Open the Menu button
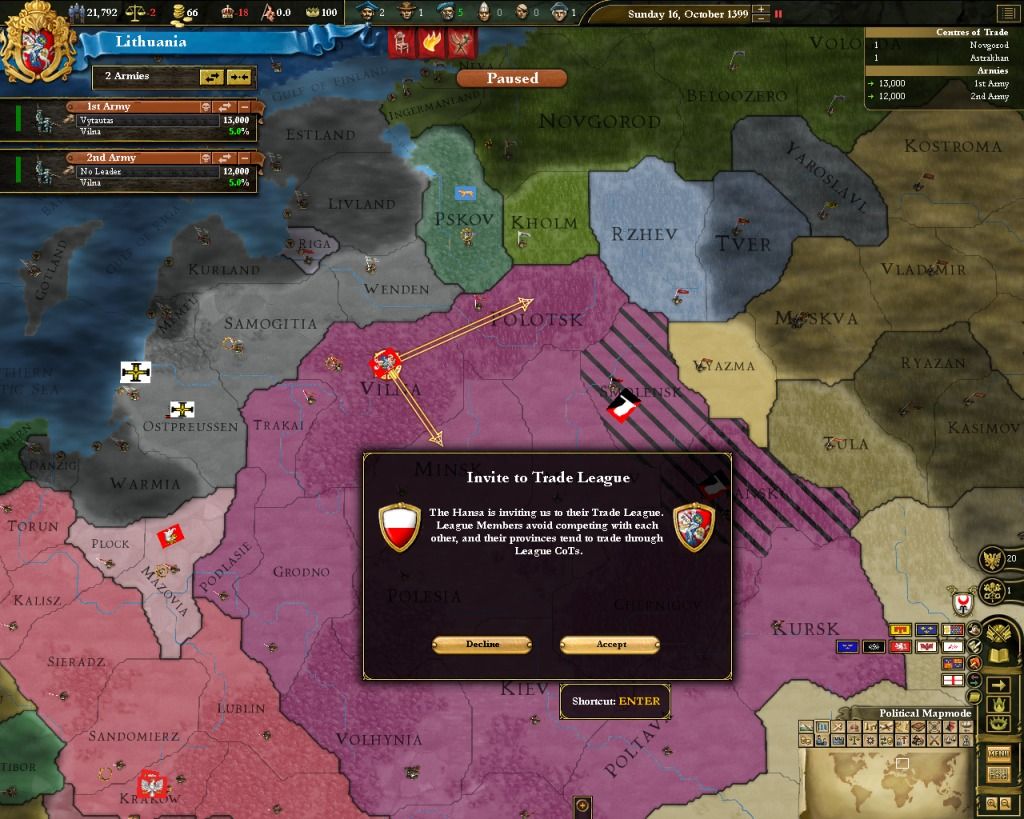The height and width of the screenshot is (819, 1024). pos(998,753)
